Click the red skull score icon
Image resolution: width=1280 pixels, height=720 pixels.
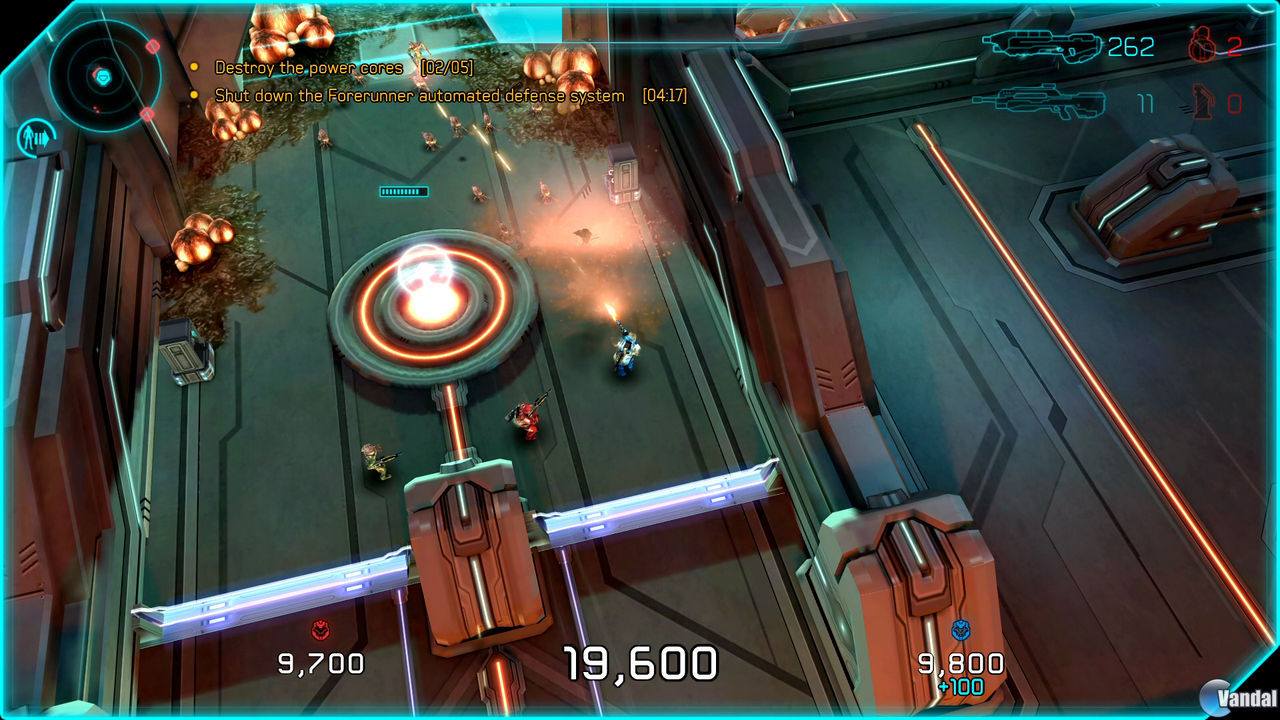319,629
